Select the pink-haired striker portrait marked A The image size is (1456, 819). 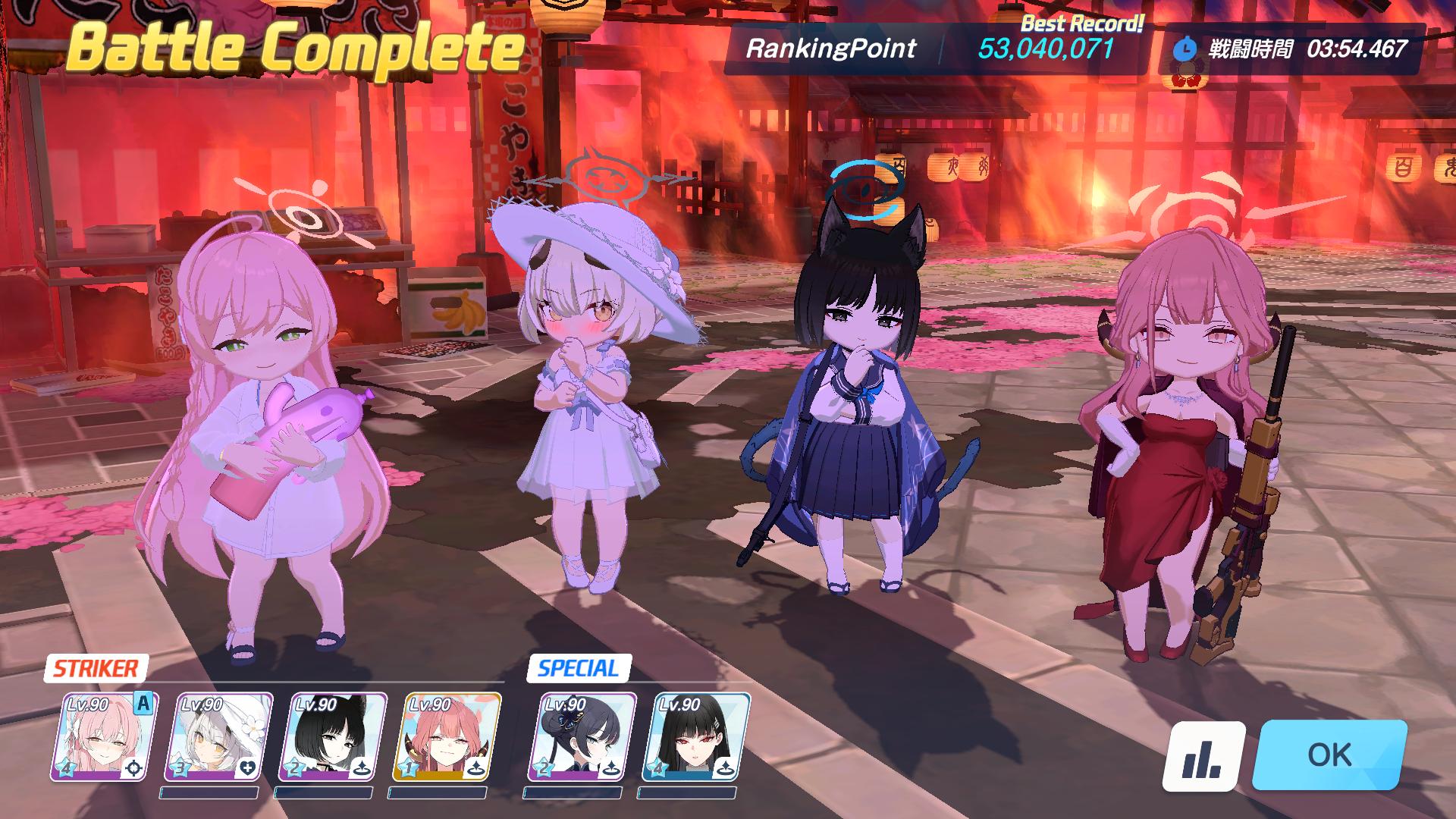click(x=104, y=736)
